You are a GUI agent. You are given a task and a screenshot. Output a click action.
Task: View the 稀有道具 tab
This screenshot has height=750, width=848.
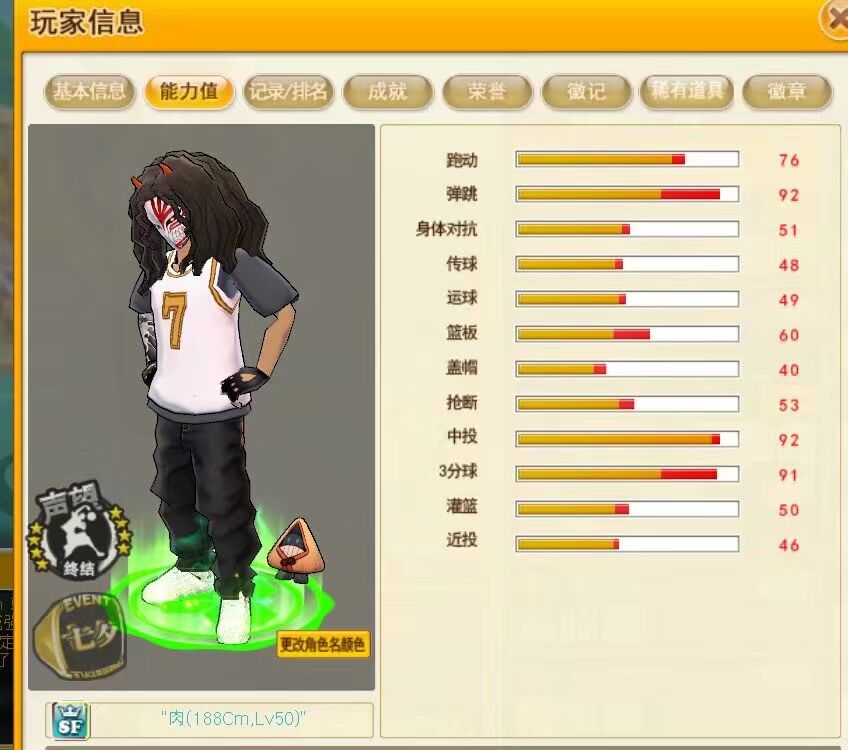coord(686,92)
